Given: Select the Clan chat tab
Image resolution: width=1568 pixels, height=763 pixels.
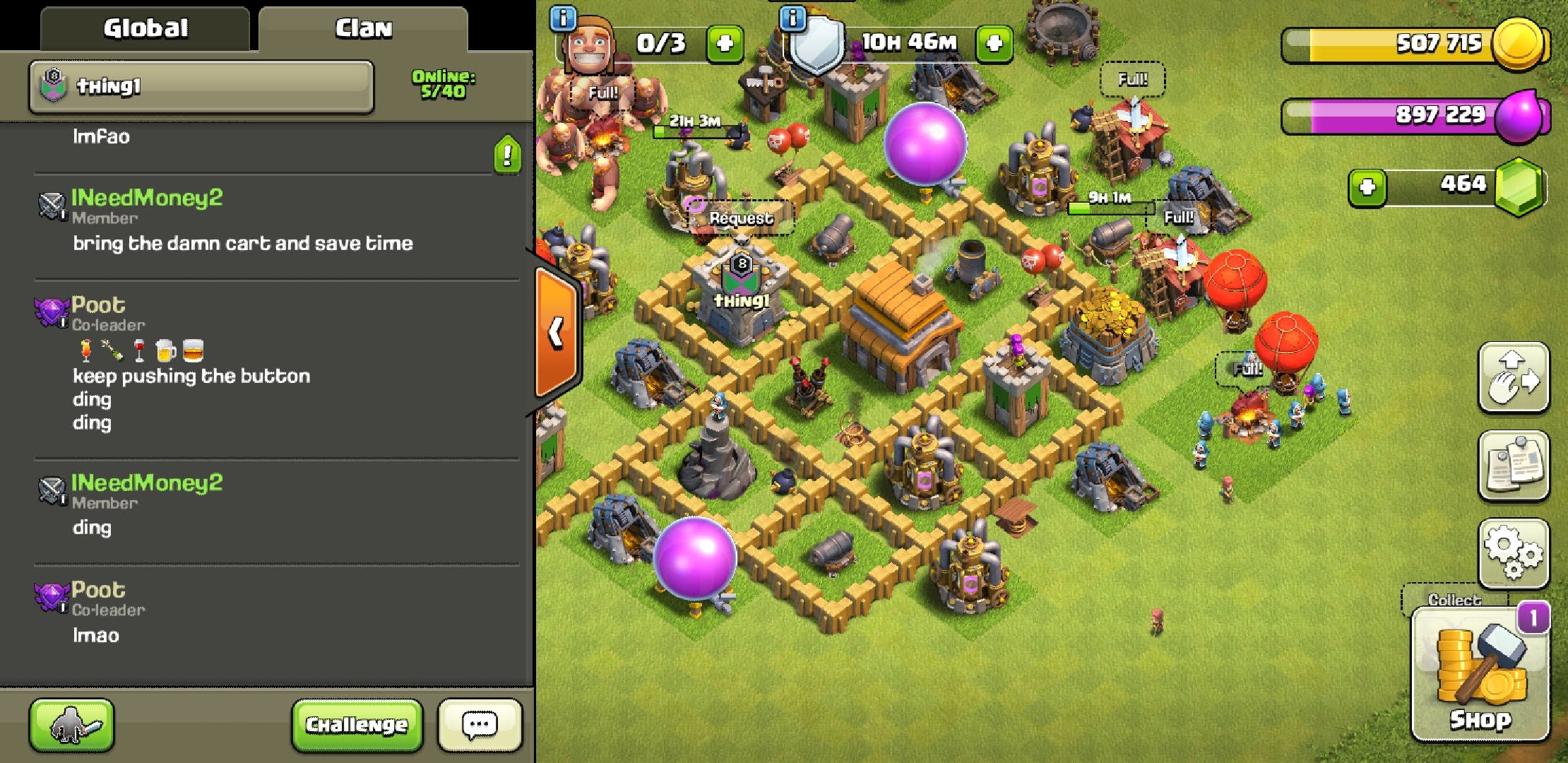Looking at the screenshot, I should click(363, 29).
